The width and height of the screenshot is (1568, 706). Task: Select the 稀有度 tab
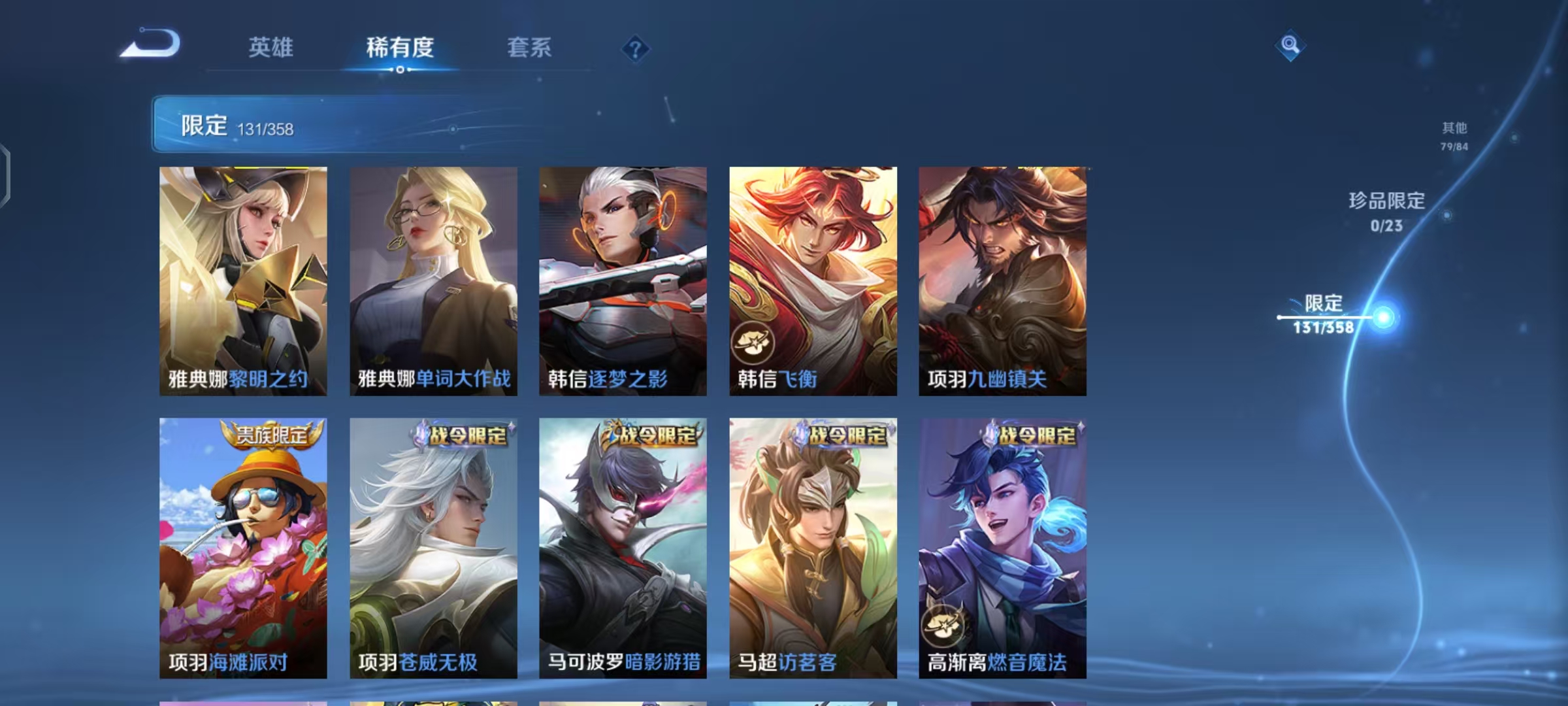coord(400,48)
